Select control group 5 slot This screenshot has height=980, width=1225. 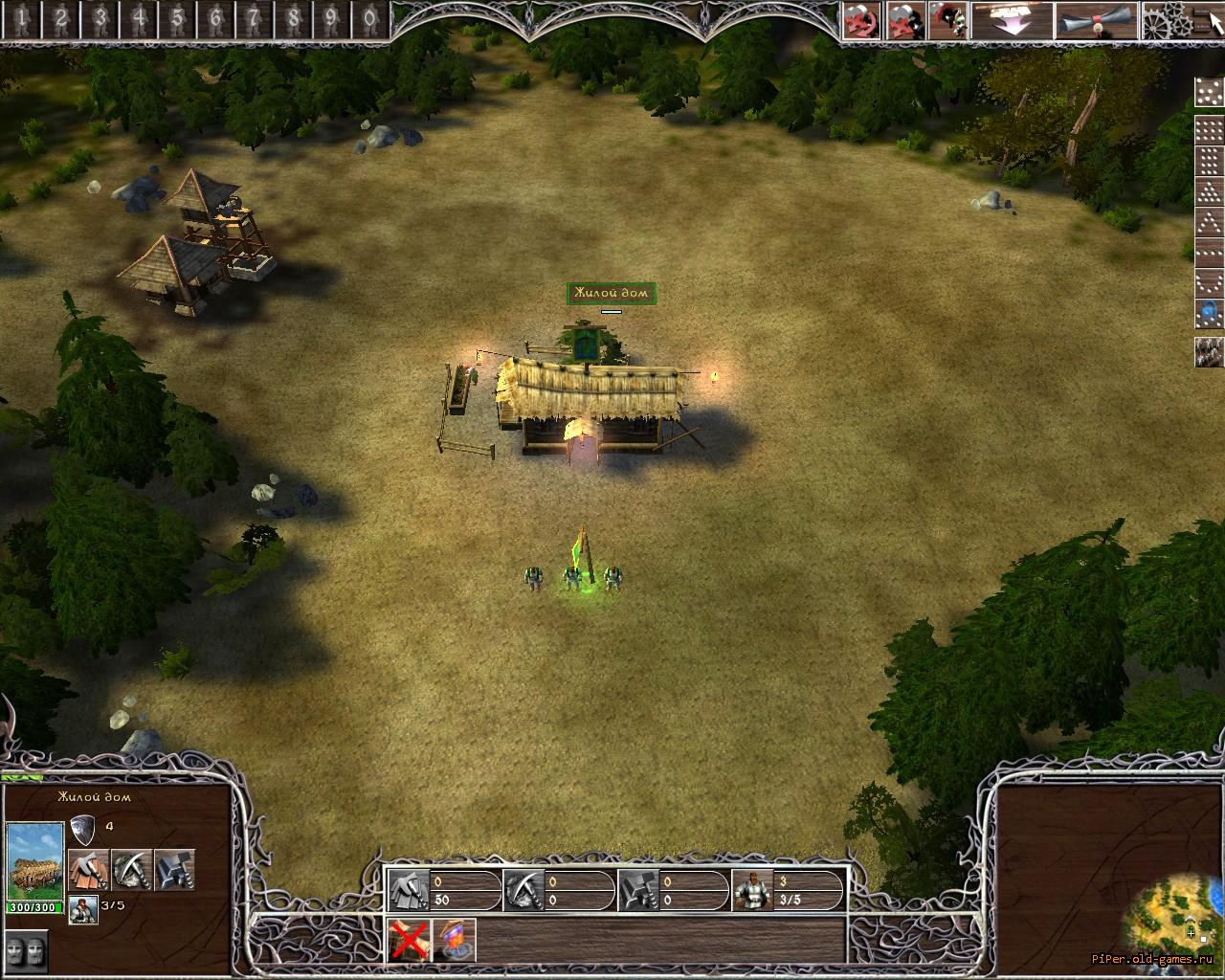(x=178, y=18)
